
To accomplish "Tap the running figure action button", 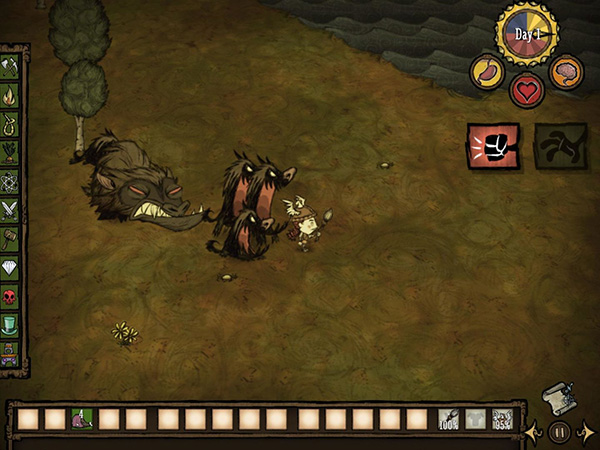I will coord(559,145).
